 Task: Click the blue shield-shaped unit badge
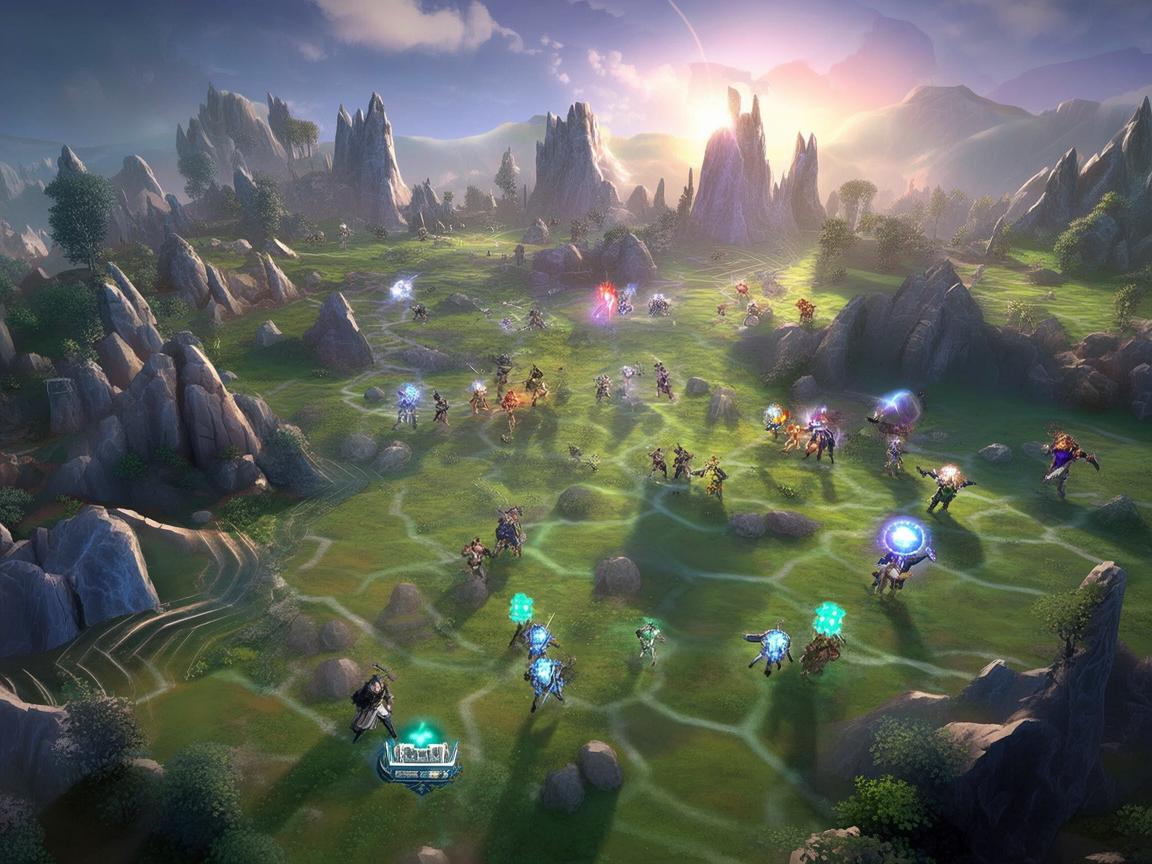[419, 763]
